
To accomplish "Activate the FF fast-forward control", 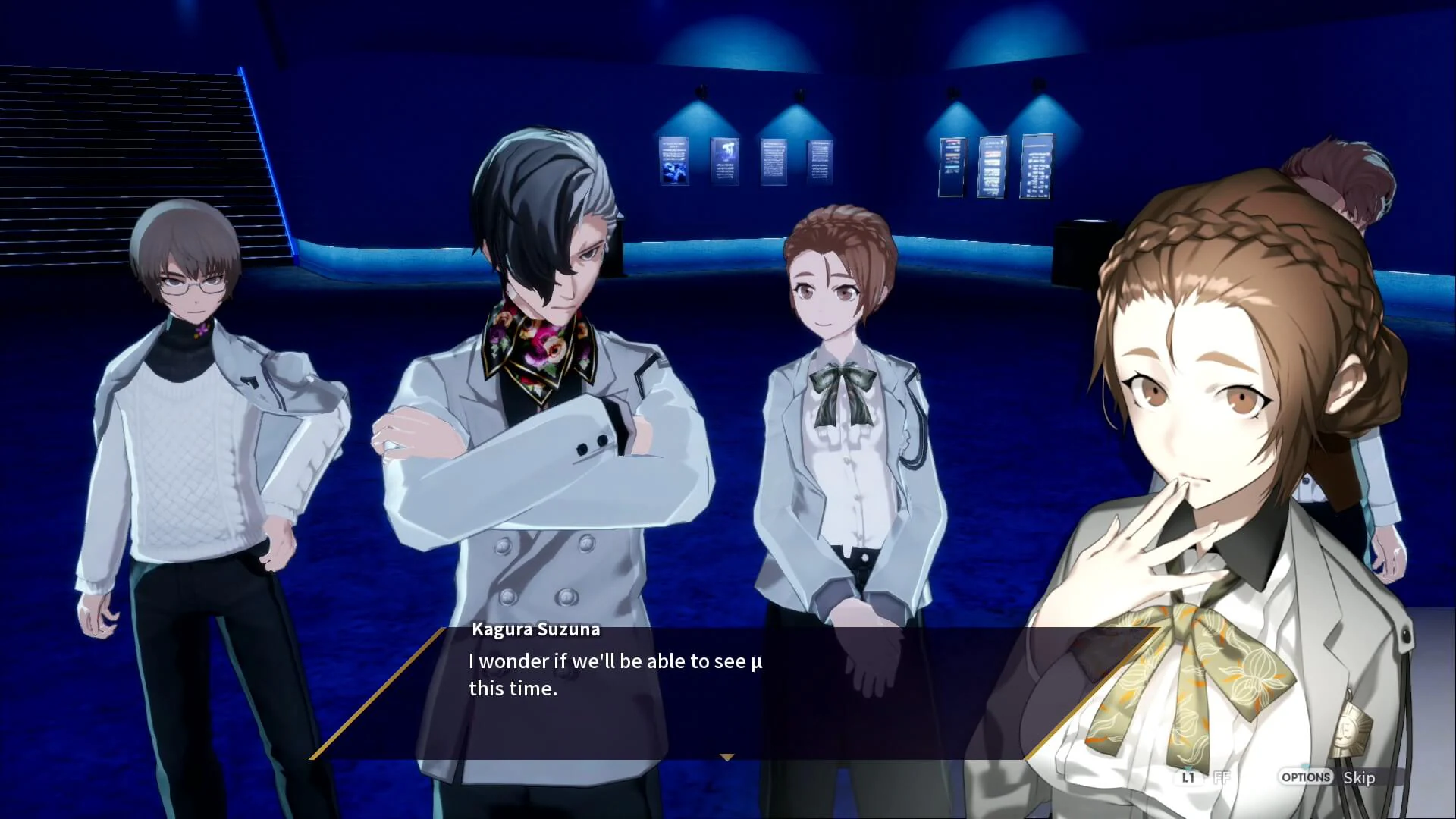I will pos(1222,778).
